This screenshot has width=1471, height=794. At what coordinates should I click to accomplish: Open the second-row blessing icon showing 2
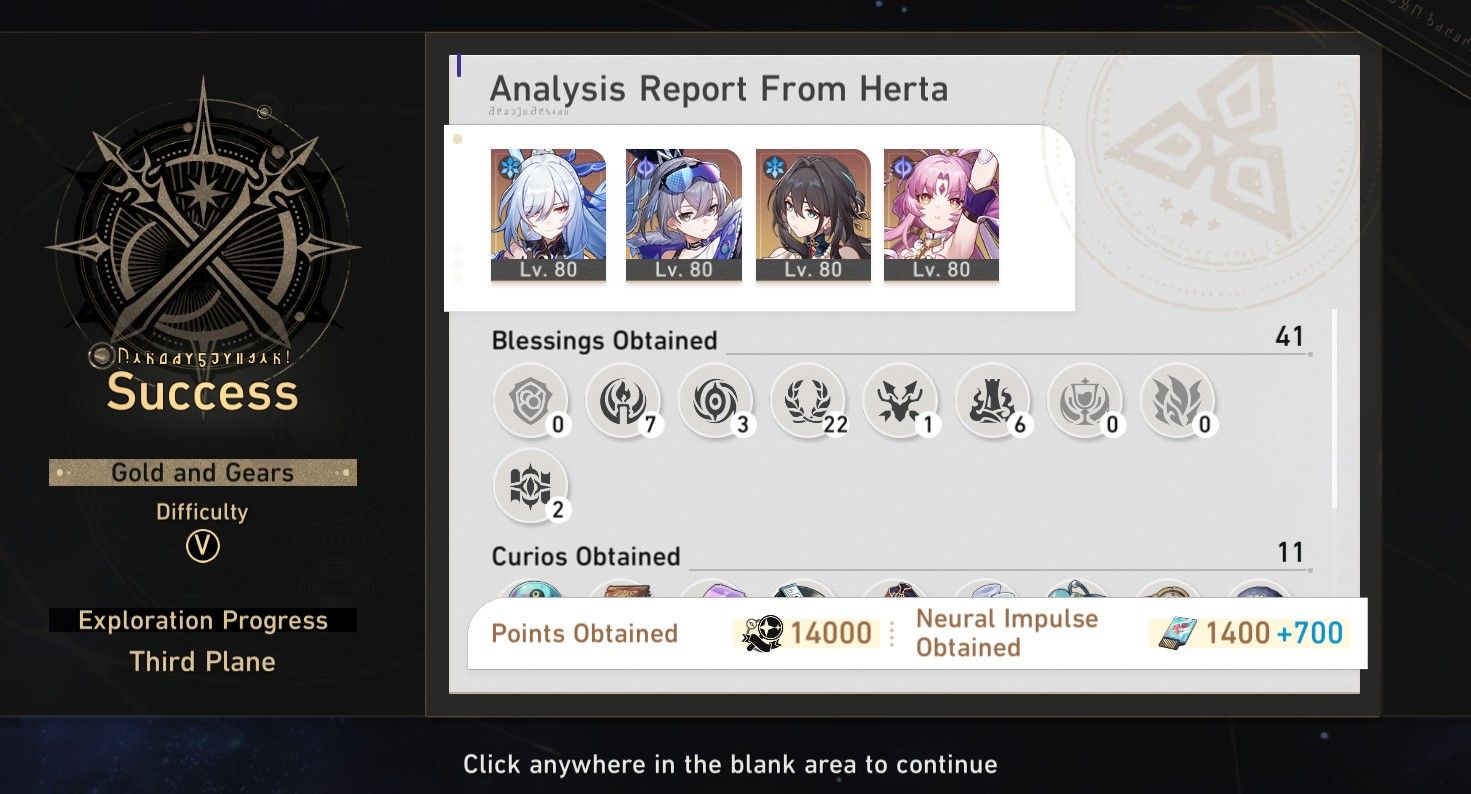[x=530, y=487]
